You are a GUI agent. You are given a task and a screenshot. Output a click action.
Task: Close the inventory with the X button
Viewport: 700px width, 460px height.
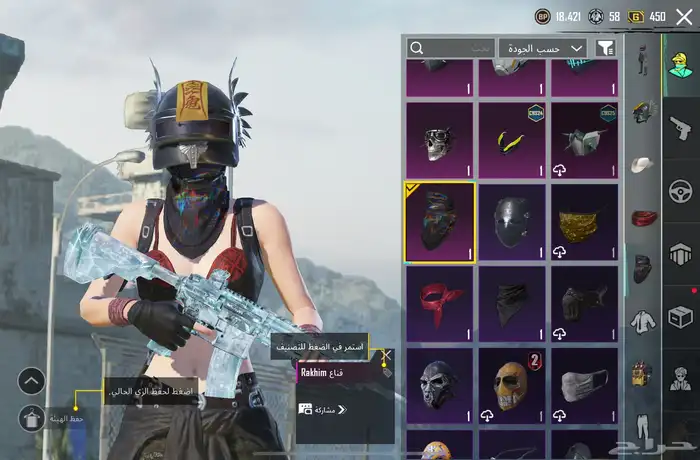coord(684,16)
